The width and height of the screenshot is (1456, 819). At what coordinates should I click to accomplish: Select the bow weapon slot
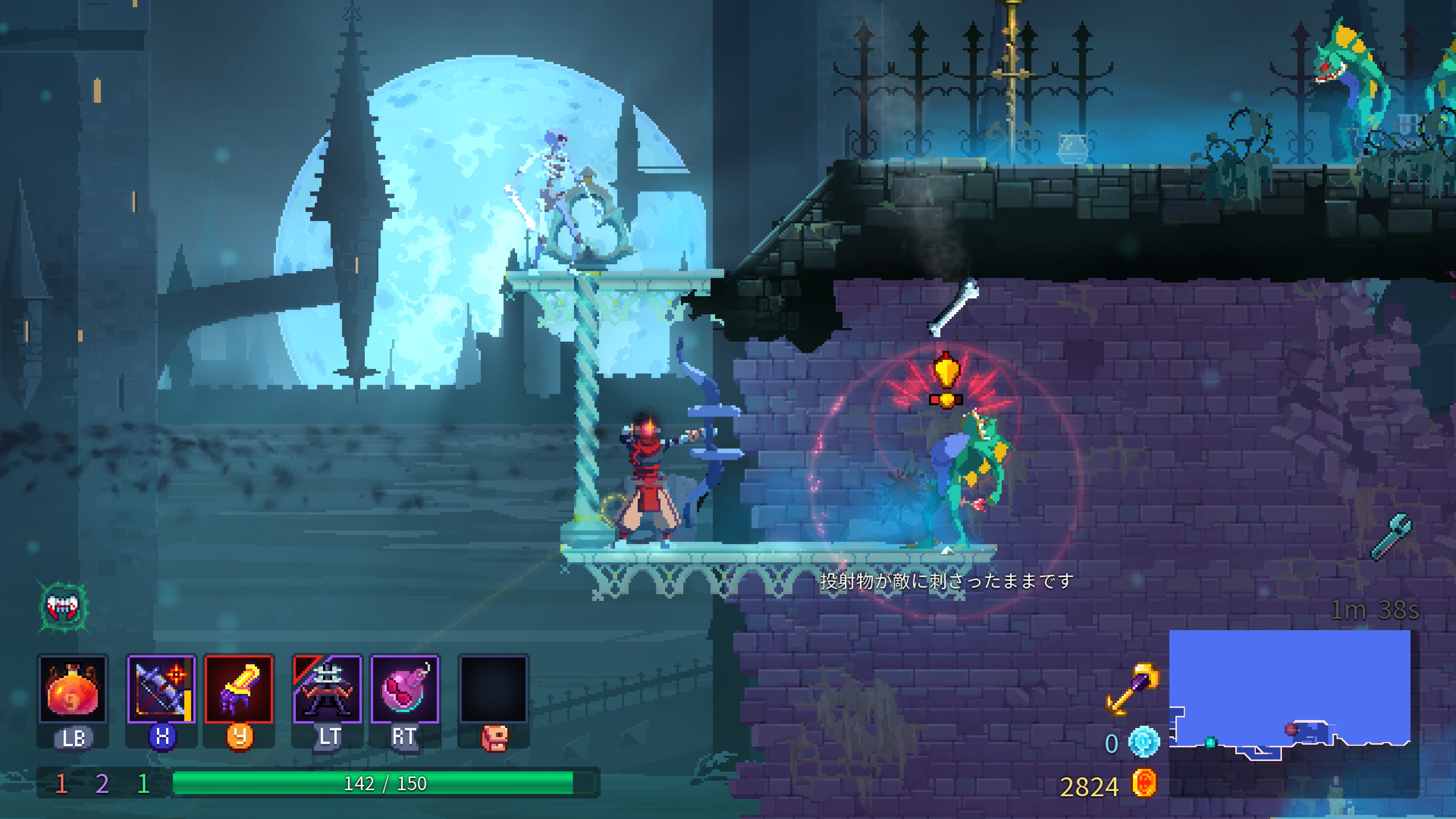click(x=161, y=690)
